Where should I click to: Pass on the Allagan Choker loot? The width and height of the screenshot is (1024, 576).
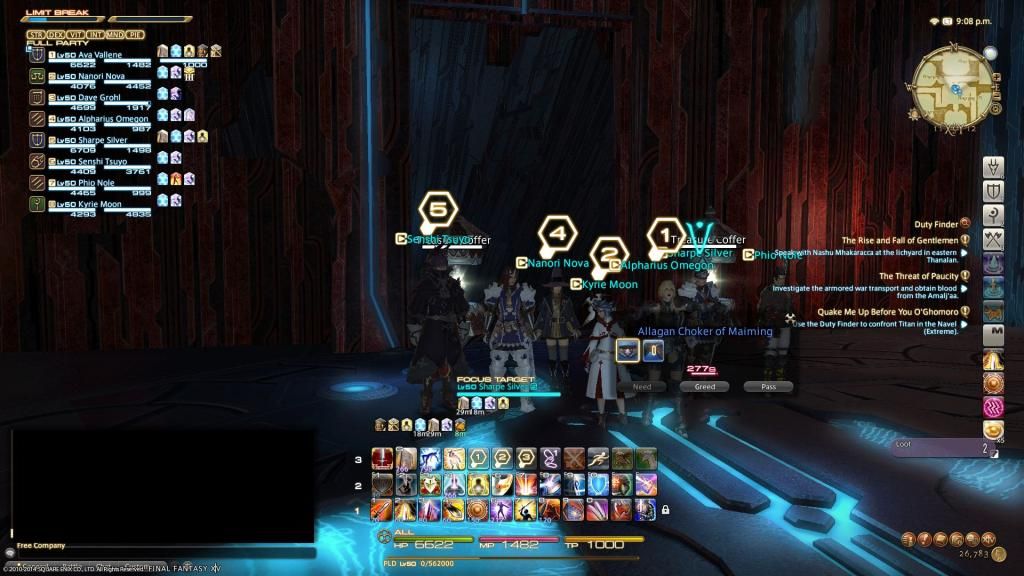click(768, 386)
